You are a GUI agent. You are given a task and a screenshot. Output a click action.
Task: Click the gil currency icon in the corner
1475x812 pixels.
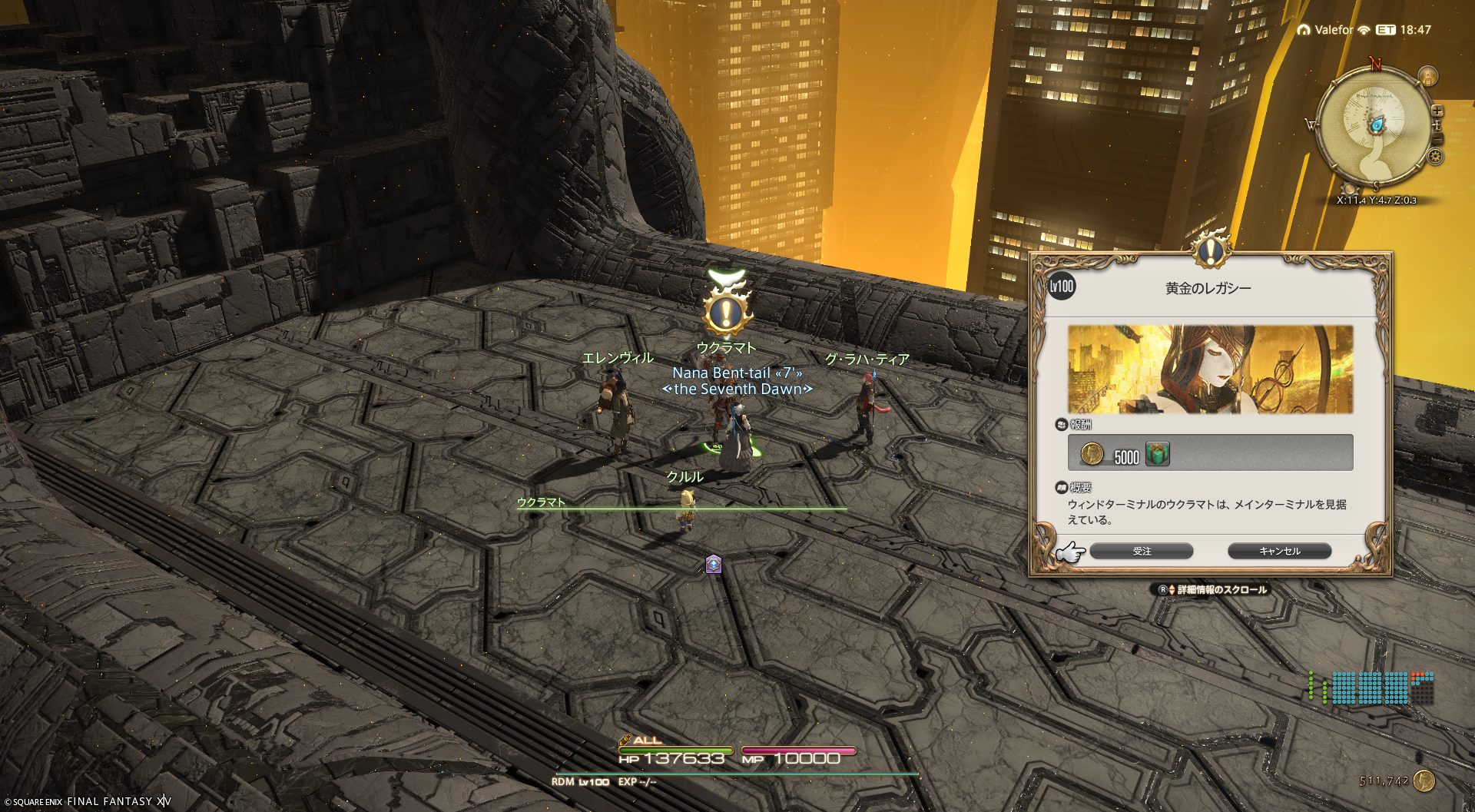pos(1424,781)
